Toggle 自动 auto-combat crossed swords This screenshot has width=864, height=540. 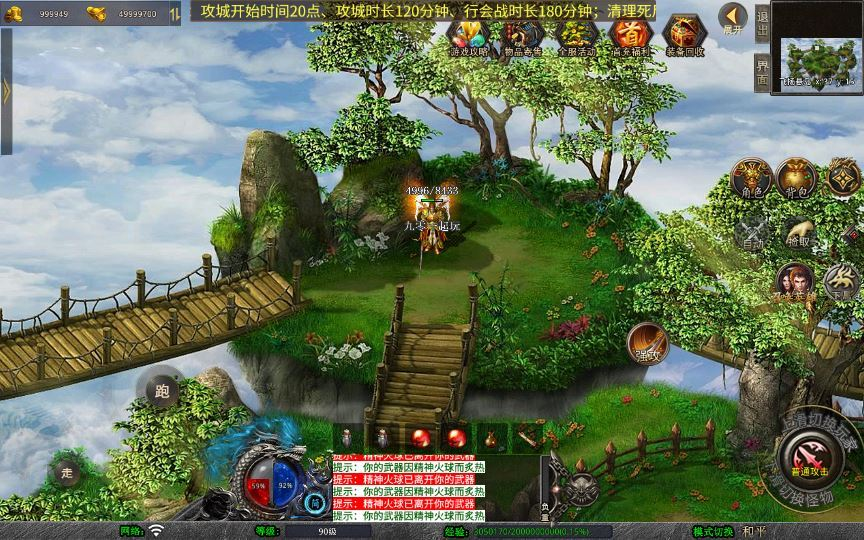(752, 232)
